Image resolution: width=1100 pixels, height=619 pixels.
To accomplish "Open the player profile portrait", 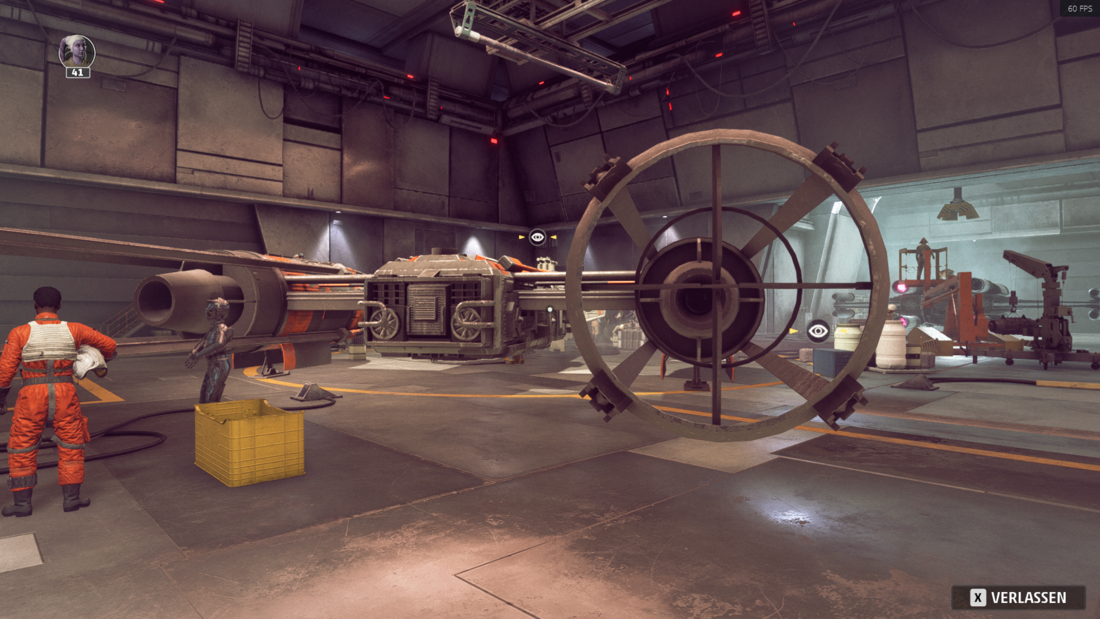I will click(x=77, y=51).
